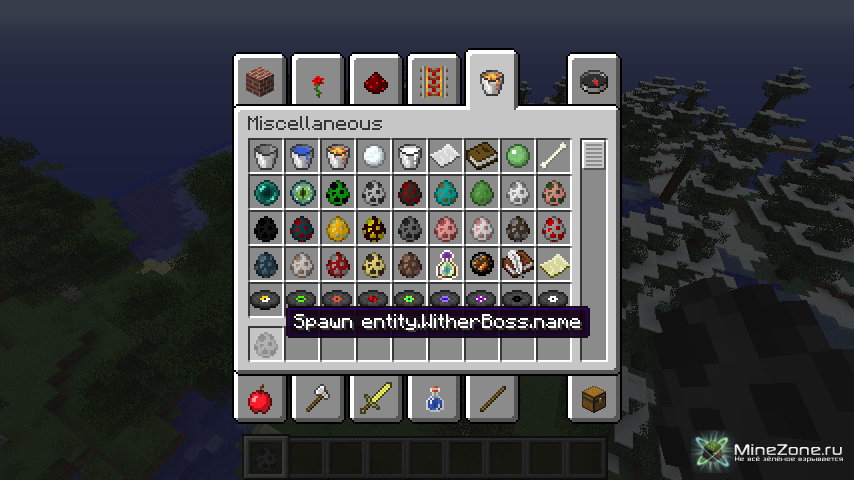This screenshot has width=854, height=480.
Task: Open the chest survival inventory tab
Action: pyautogui.click(x=594, y=400)
